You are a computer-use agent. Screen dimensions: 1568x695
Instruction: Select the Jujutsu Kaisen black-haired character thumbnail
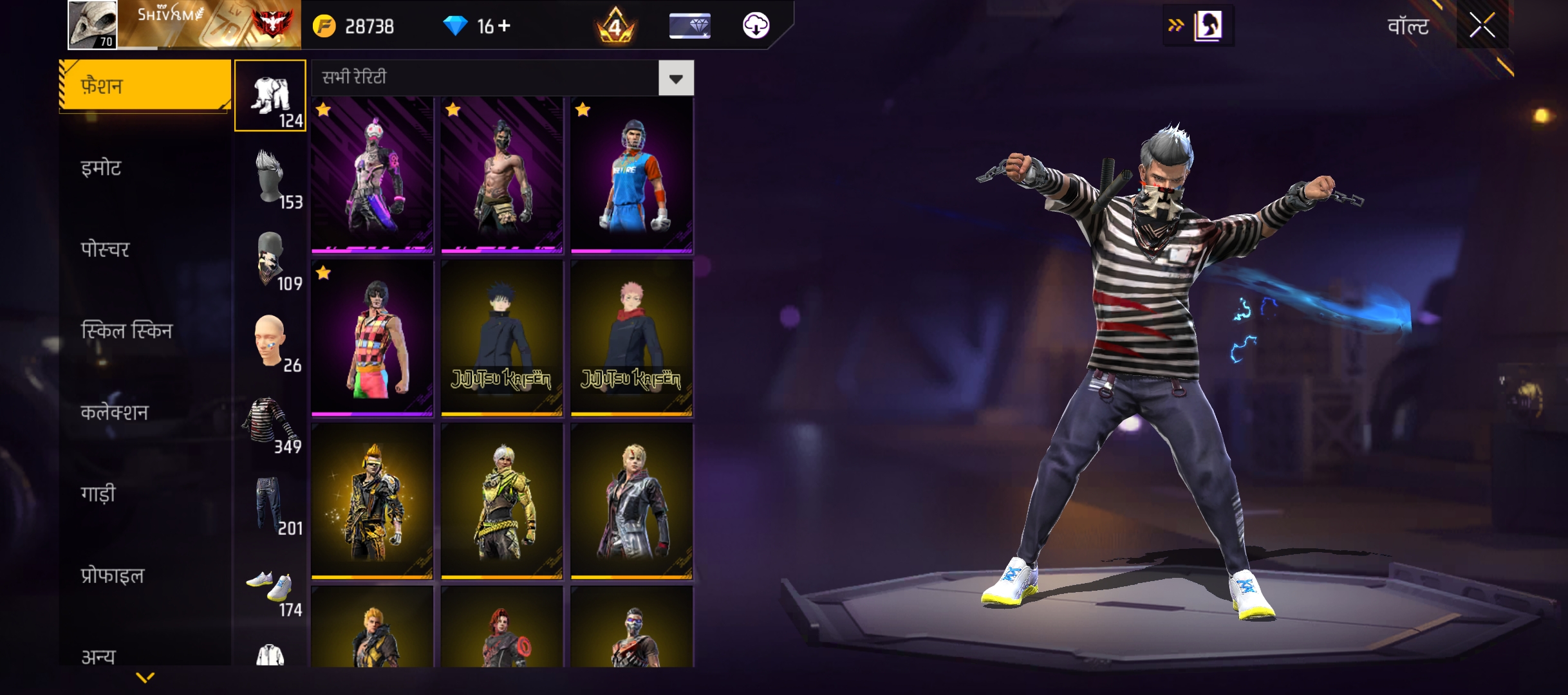pos(501,337)
